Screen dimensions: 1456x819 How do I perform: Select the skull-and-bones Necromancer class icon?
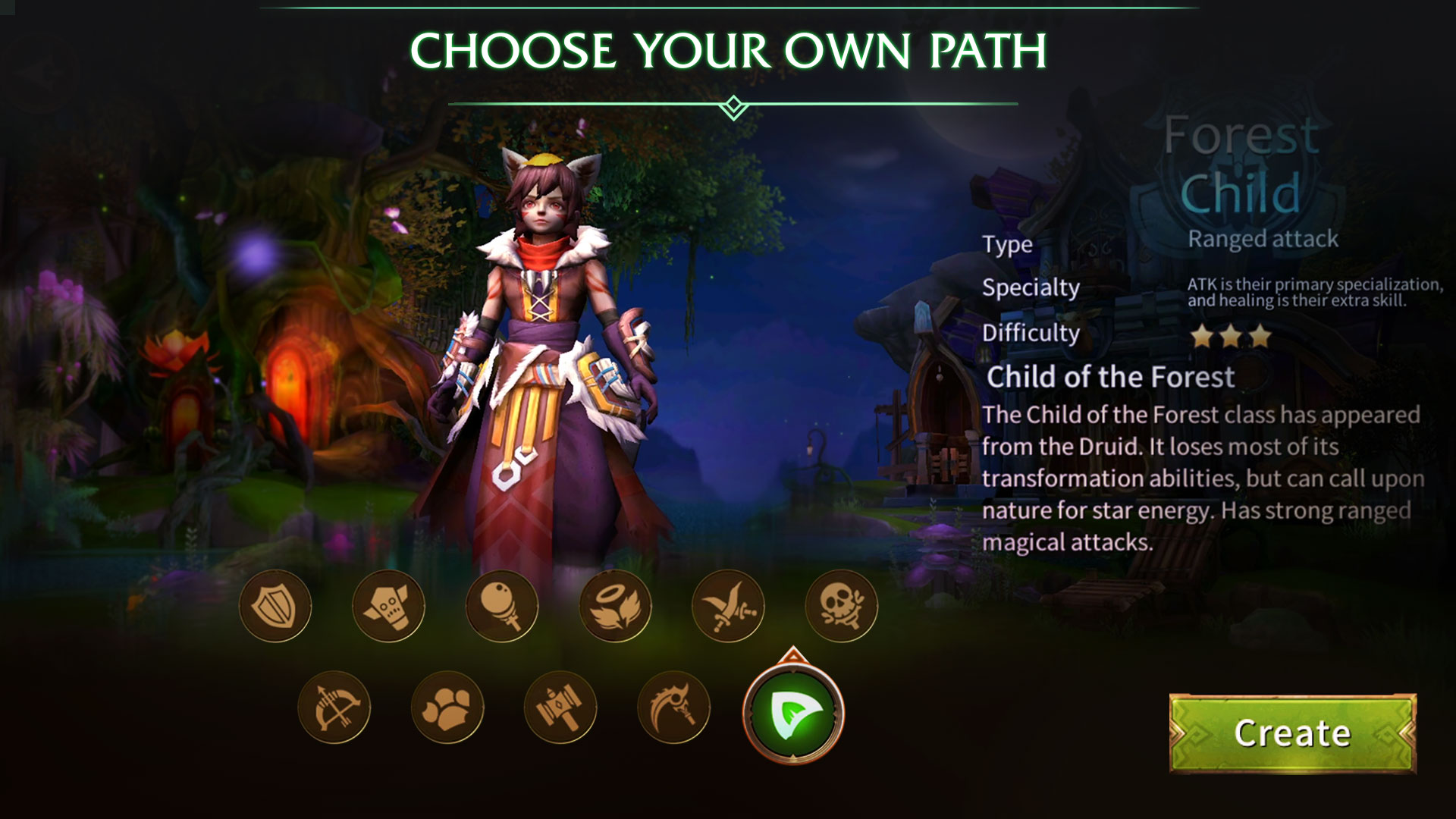[x=840, y=605]
